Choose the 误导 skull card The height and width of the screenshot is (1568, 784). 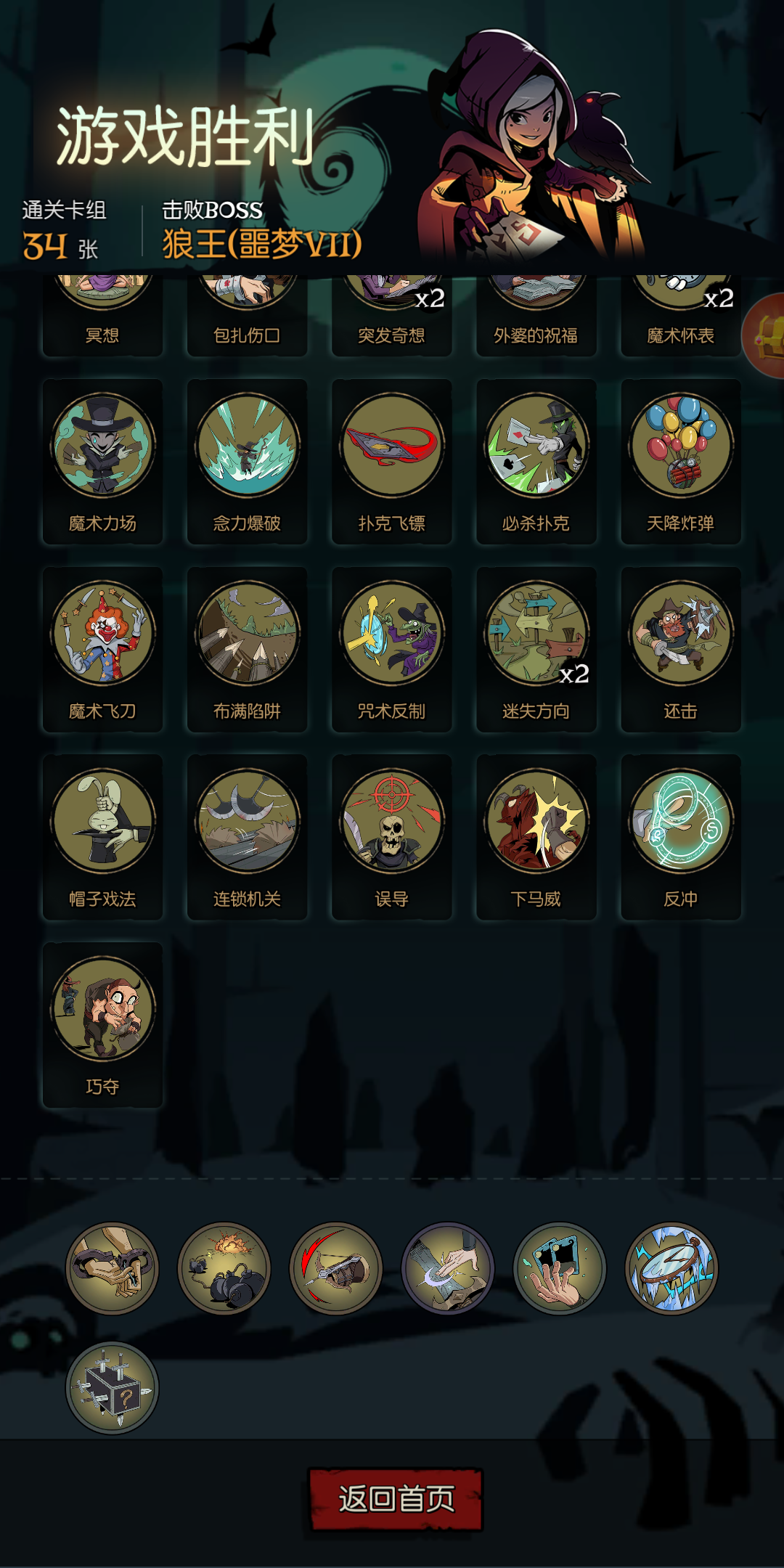391,837
